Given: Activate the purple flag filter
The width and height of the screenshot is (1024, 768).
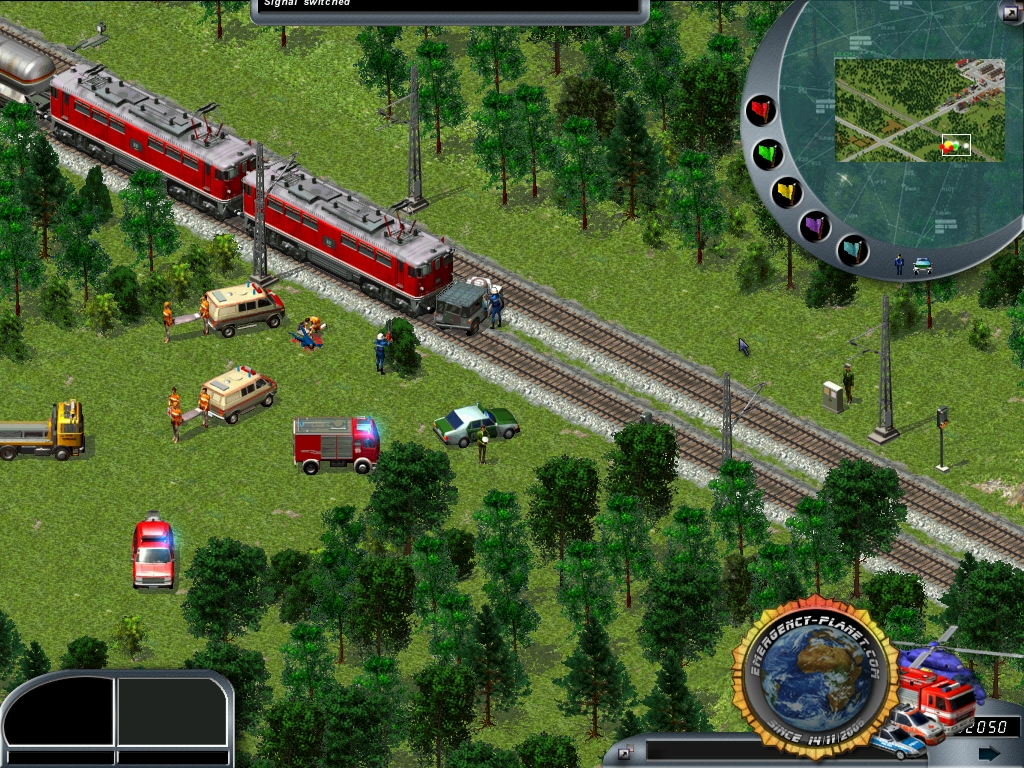Looking at the screenshot, I should [x=815, y=224].
